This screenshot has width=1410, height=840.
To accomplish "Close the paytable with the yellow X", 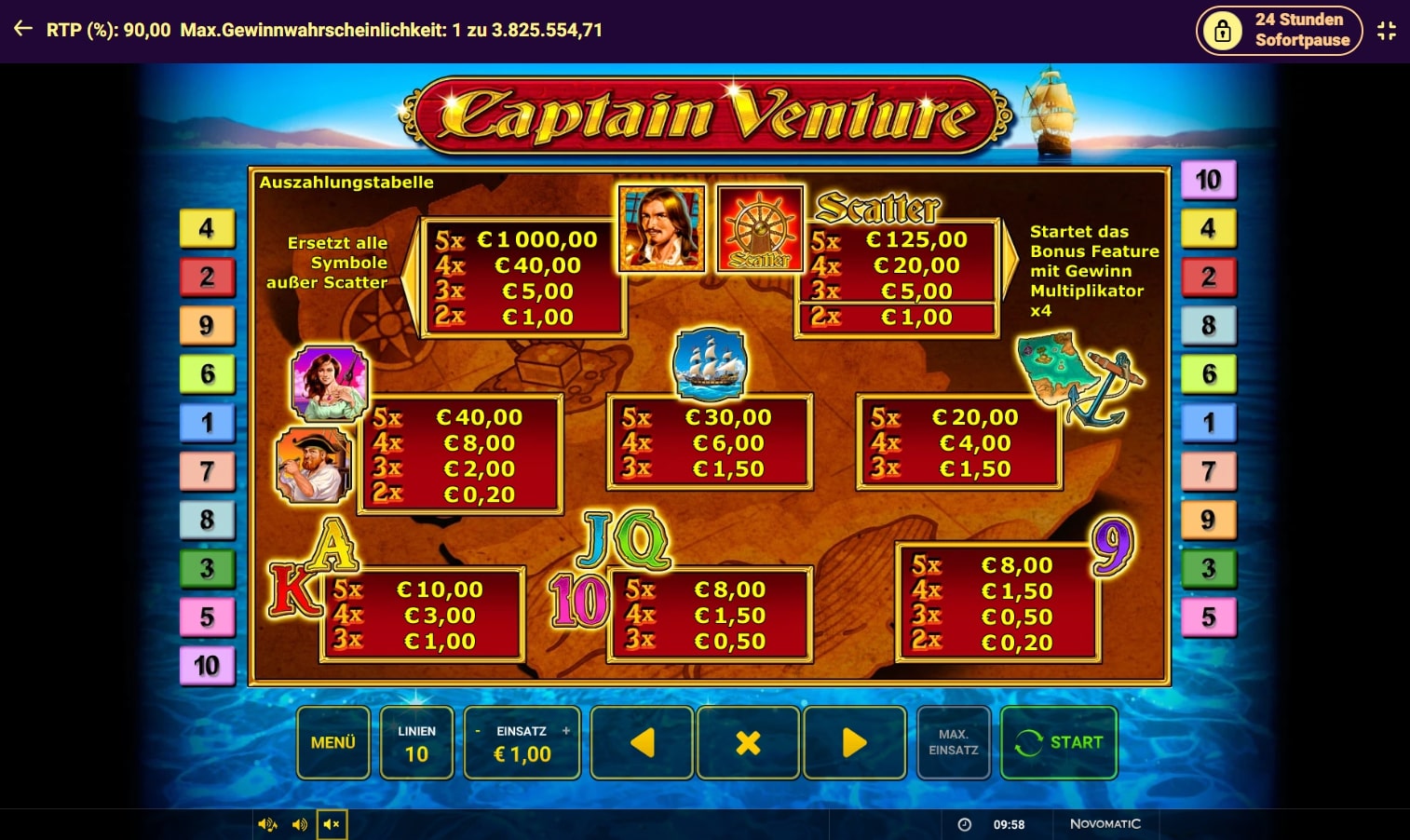I will [x=748, y=742].
